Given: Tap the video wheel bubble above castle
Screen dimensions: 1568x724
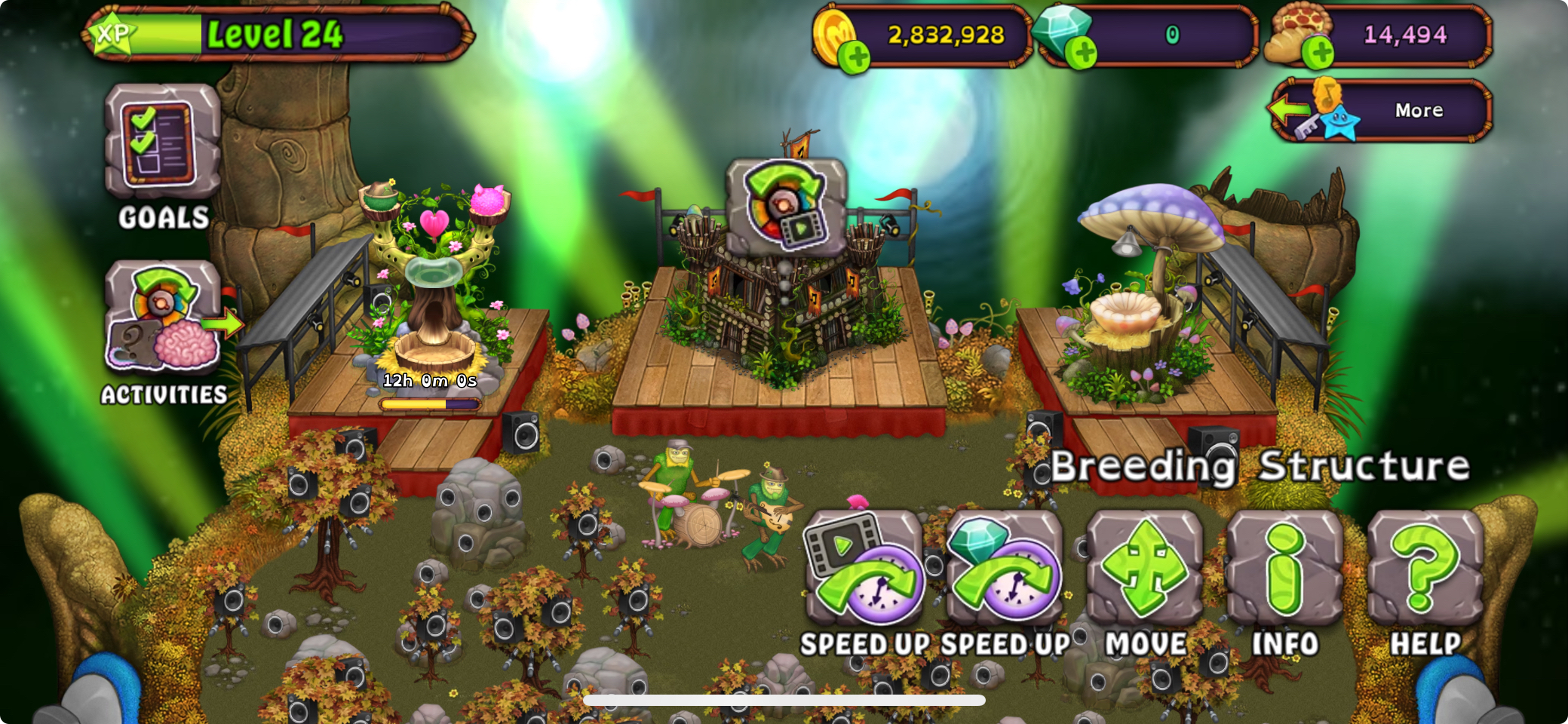Looking at the screenshot, I should [x=786, y=205].
